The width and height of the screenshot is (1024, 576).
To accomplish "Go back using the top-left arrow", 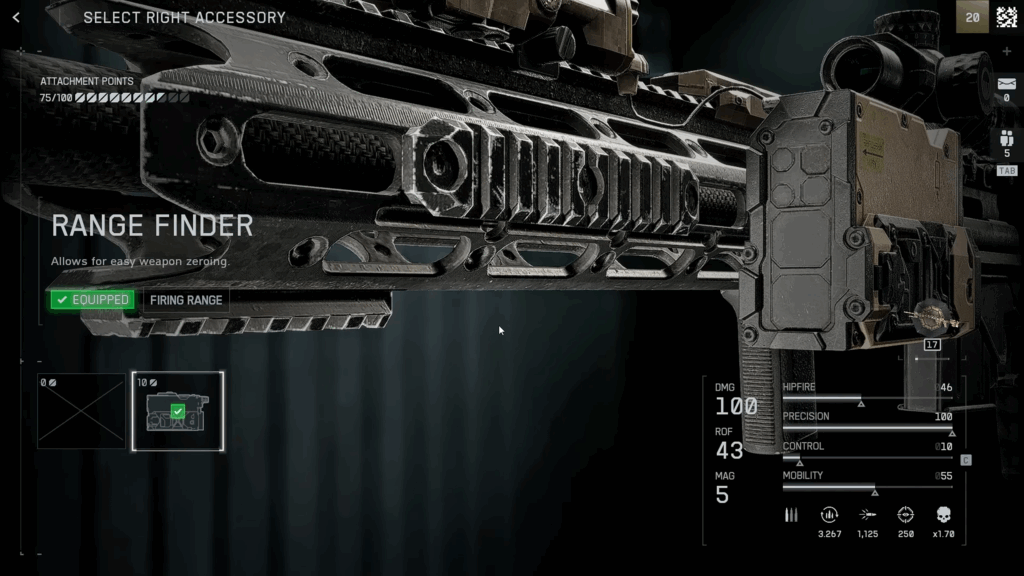I will (16, 17).
